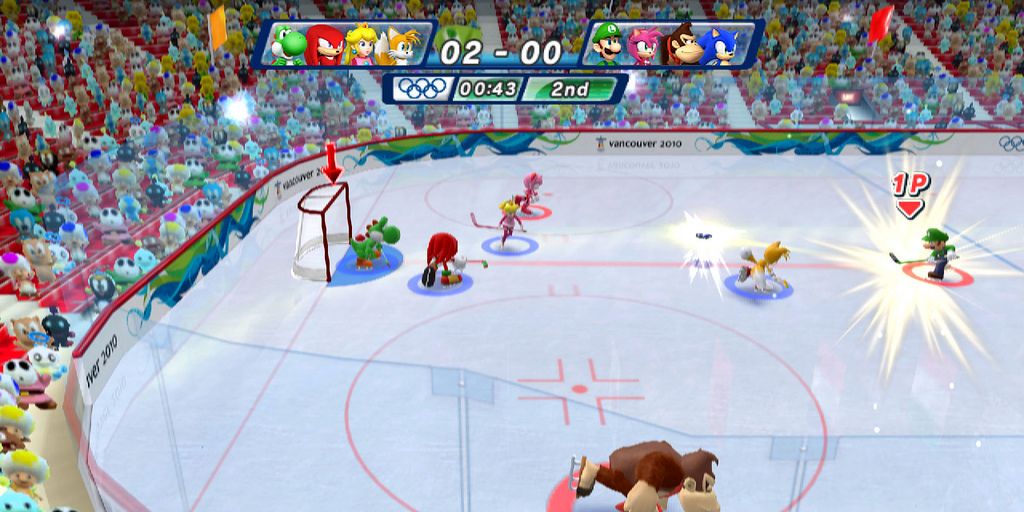Click the Olympic rings emblem beside the timer
1024x512 pixels.
[x=422, y=88]
